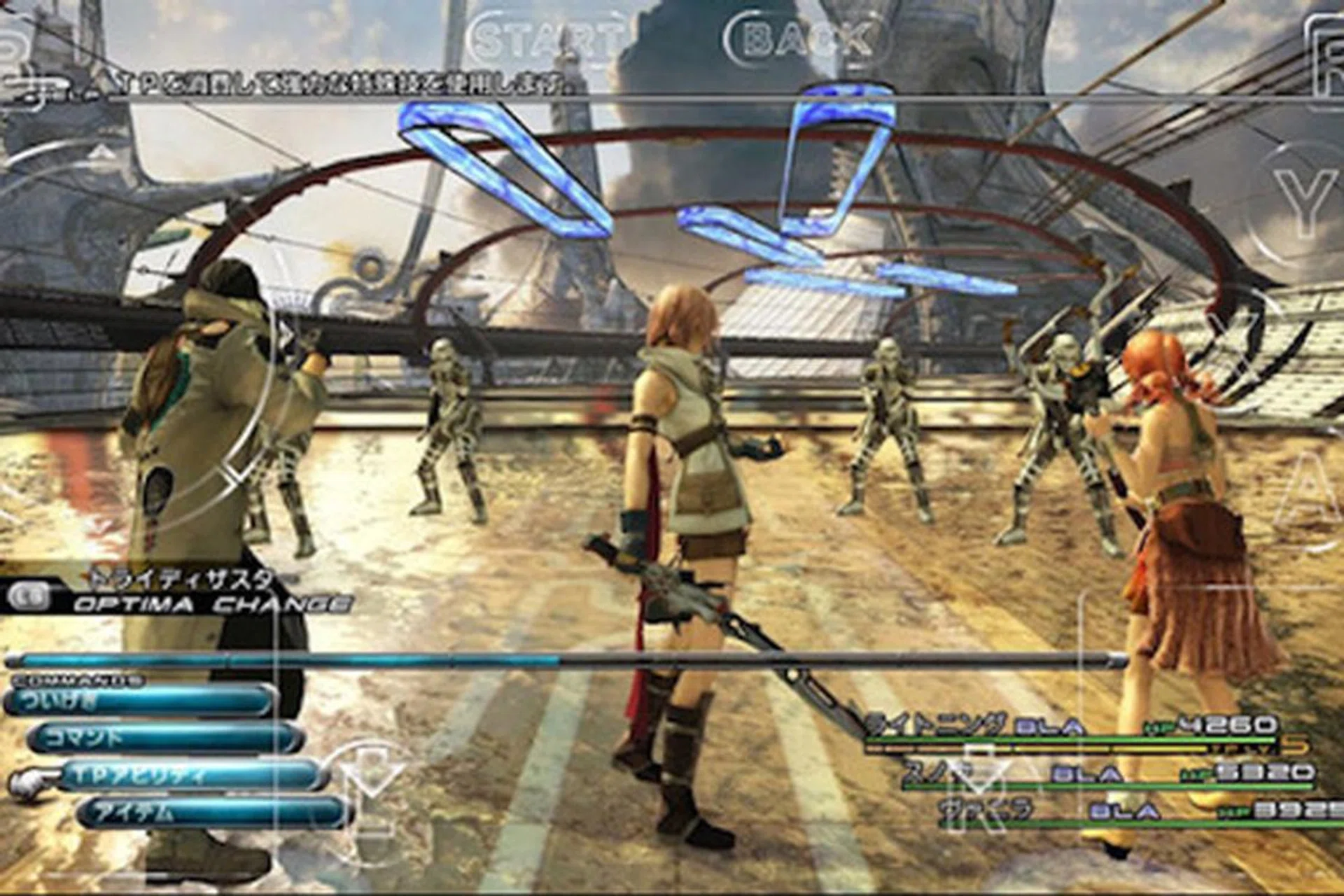Open the コマンド command list
The height and width of the screenshot is (896, 1344).
tap(164, 738)
